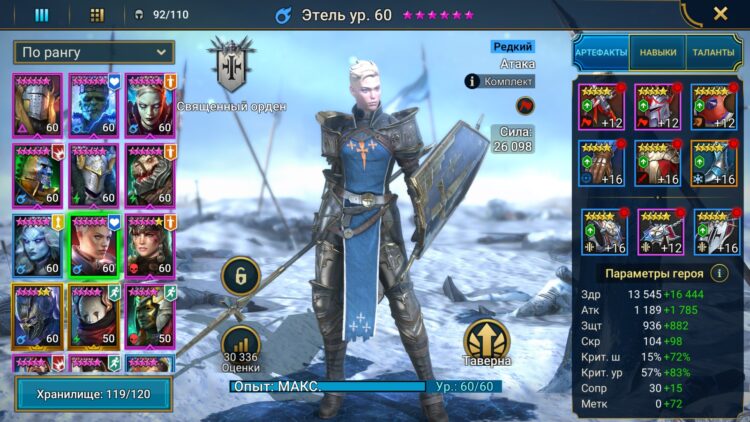Screen dimensions: 750x422
Task: Go to the Таверна
Action: (487, 343)
